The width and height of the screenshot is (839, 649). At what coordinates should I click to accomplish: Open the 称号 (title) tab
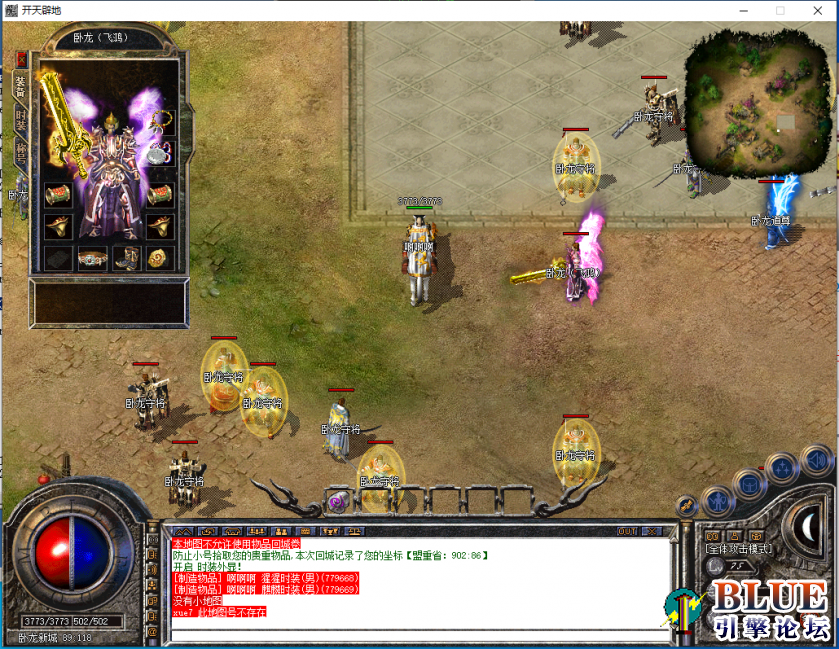21,152
